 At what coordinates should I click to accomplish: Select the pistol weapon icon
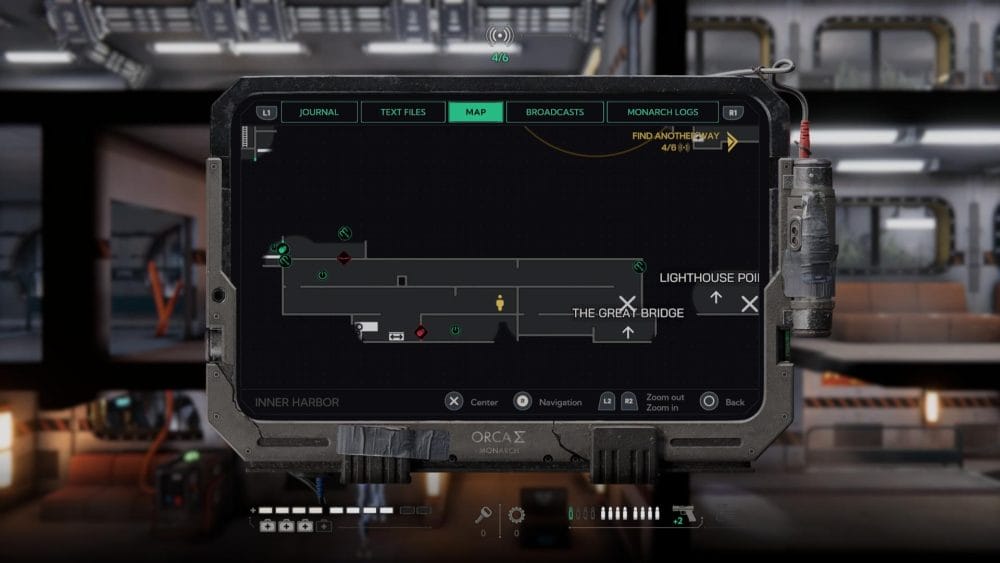tap(684, 514)
